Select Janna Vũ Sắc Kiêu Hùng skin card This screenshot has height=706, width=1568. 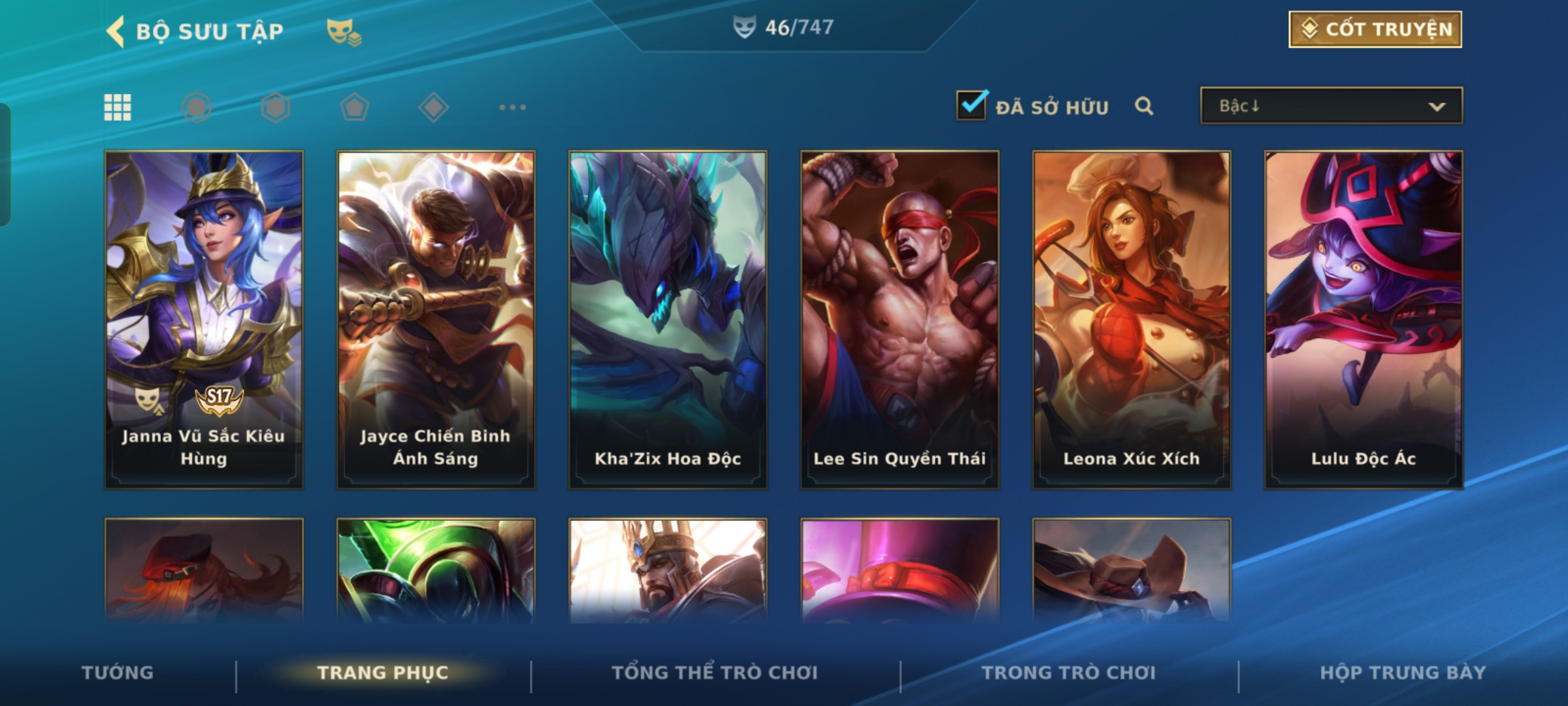point(204,320)
